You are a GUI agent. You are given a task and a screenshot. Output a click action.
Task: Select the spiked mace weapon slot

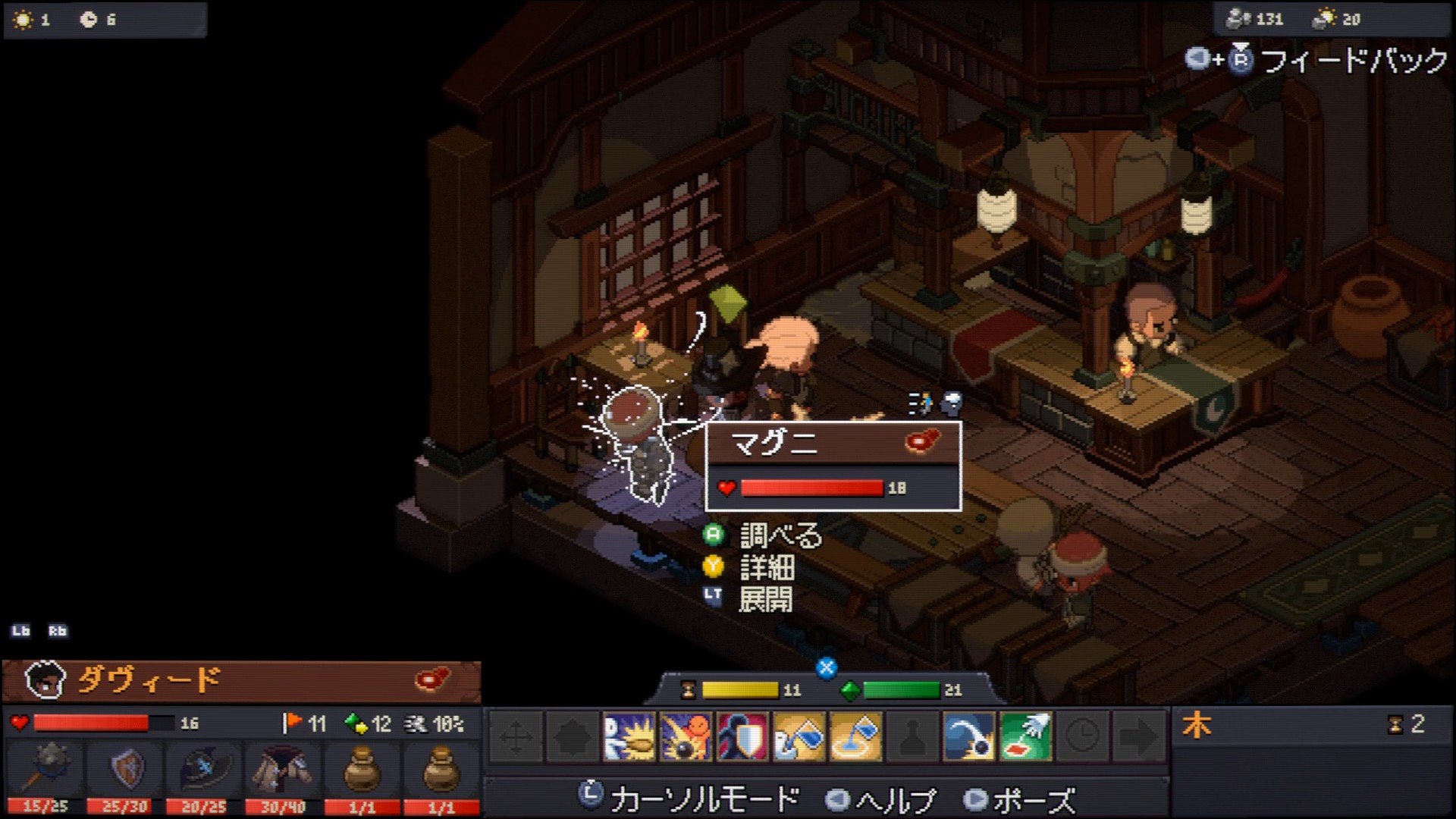pos(45,770)
